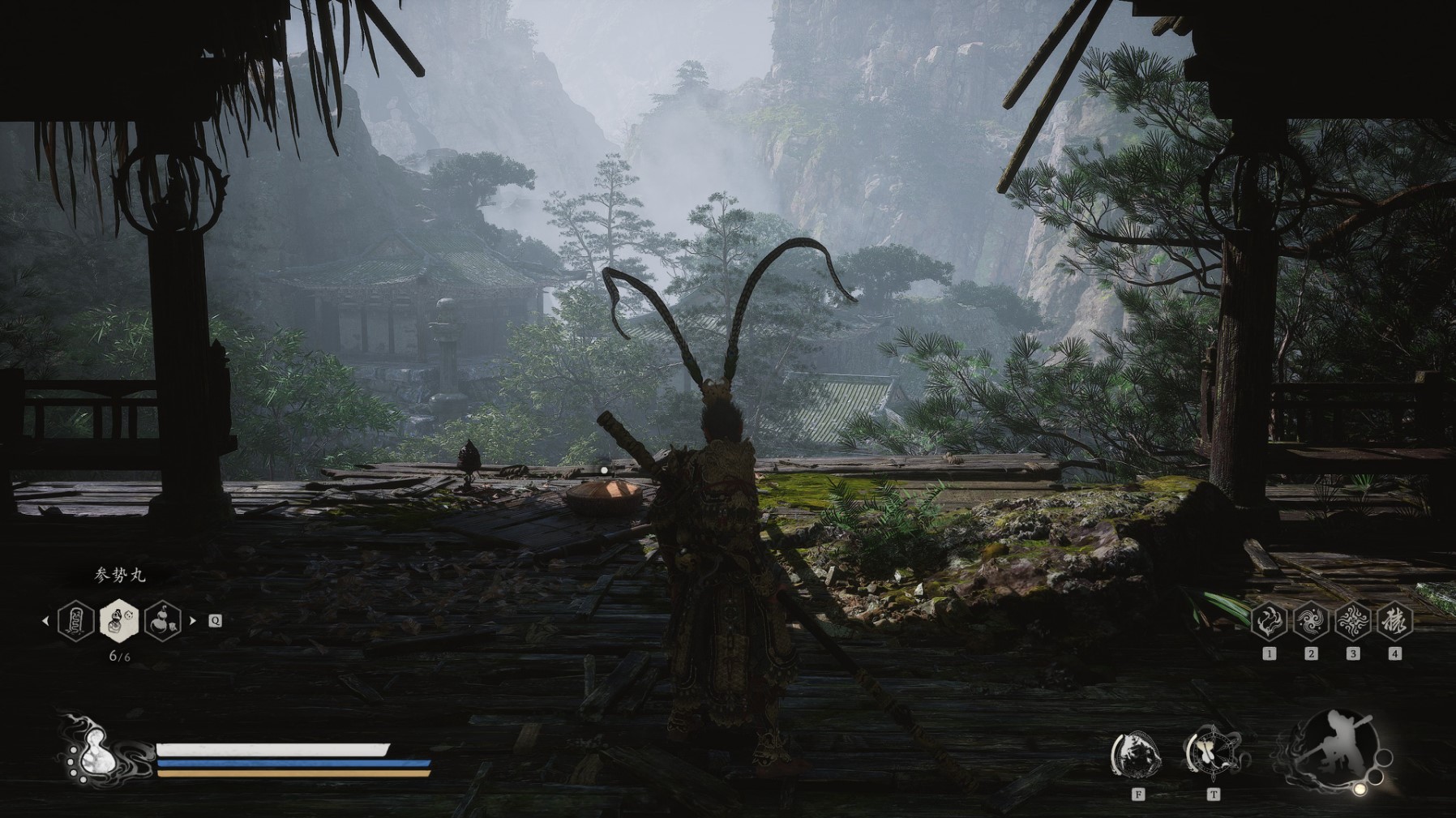Trigger the calligraphy character spell in slot 4
This screenshot has width=1456, height=818.
coord(1394,622)
